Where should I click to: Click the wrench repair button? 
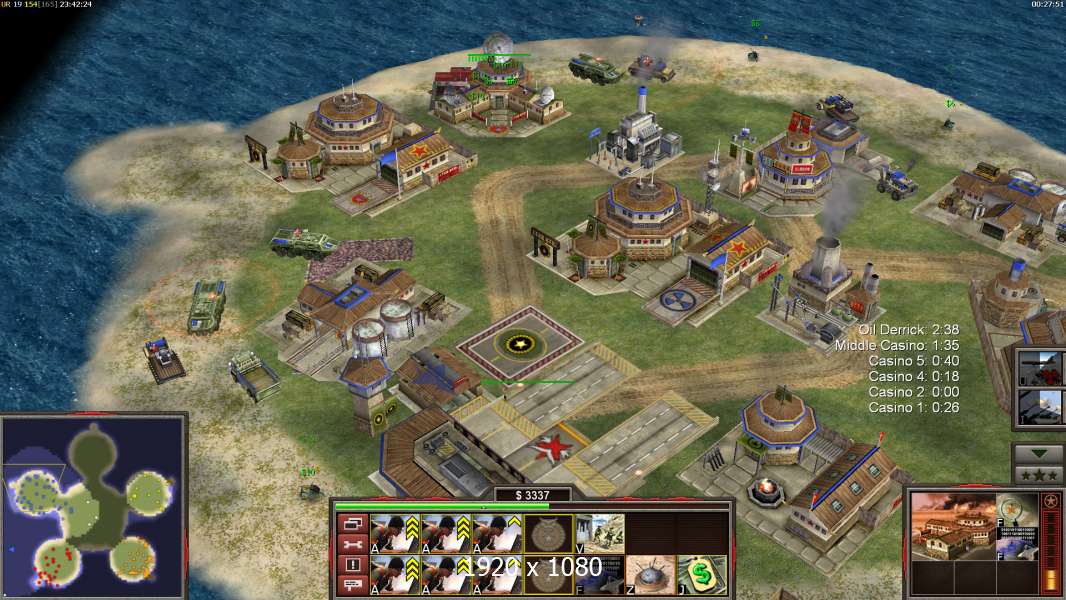pyautogui.click(x=352, y=543)
